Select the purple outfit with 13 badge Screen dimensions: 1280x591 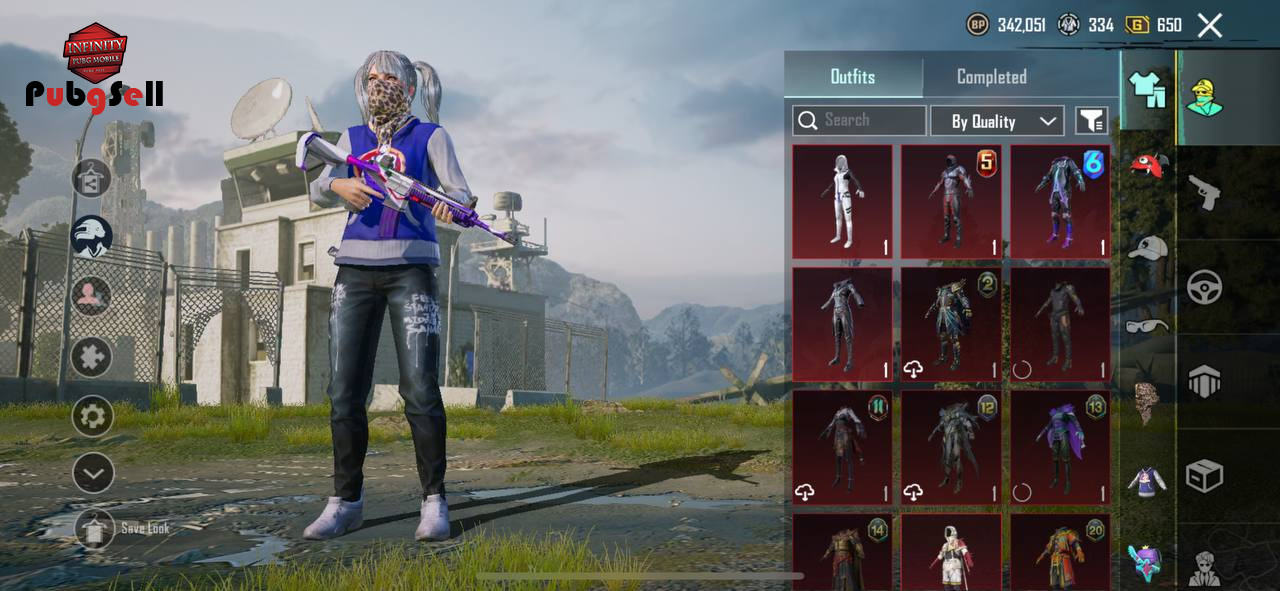pyautogui.click(x=1060, y=447)
